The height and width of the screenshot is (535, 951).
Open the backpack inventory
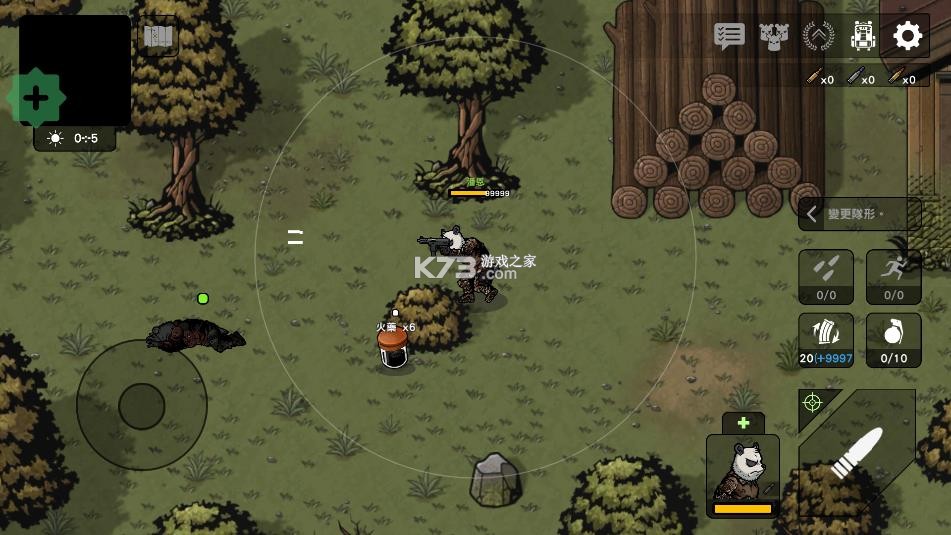coord(862,37)
